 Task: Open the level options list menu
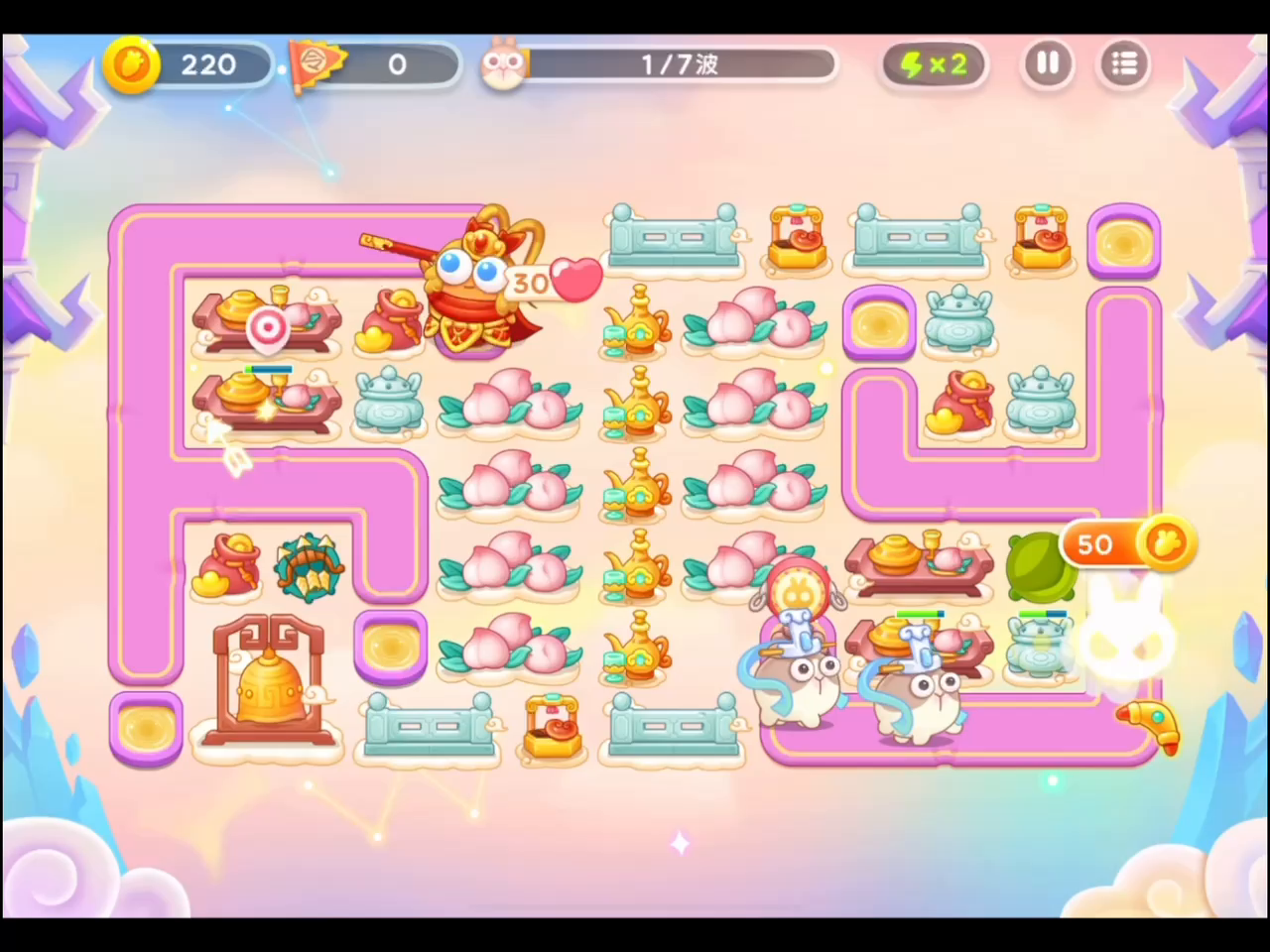click(x=1124, y=63)
